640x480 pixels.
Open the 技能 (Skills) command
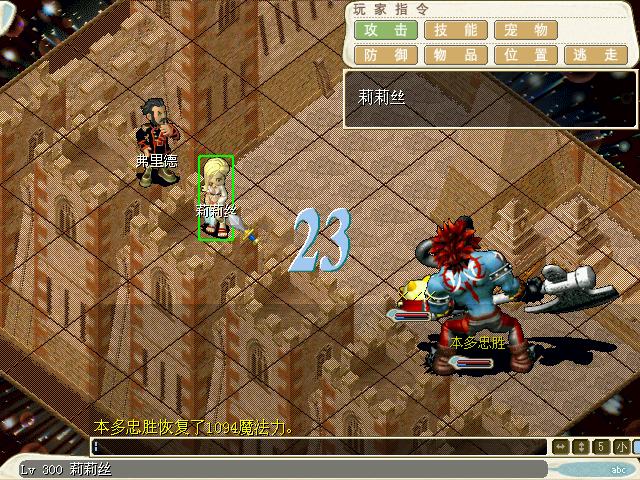tap(456, 30)
